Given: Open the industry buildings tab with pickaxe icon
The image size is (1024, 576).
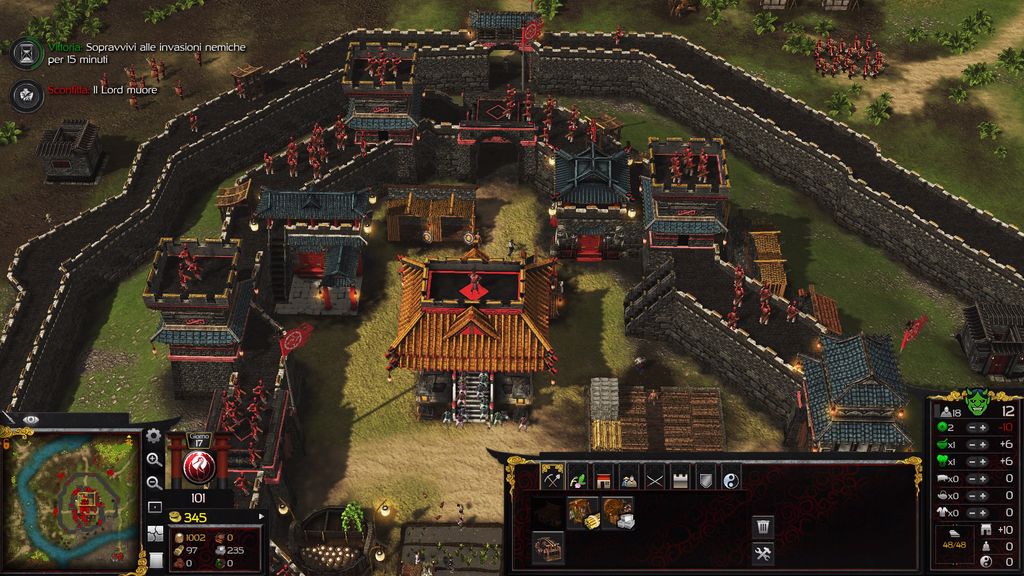Looking at the screenshot, I should tap(553, 478).
